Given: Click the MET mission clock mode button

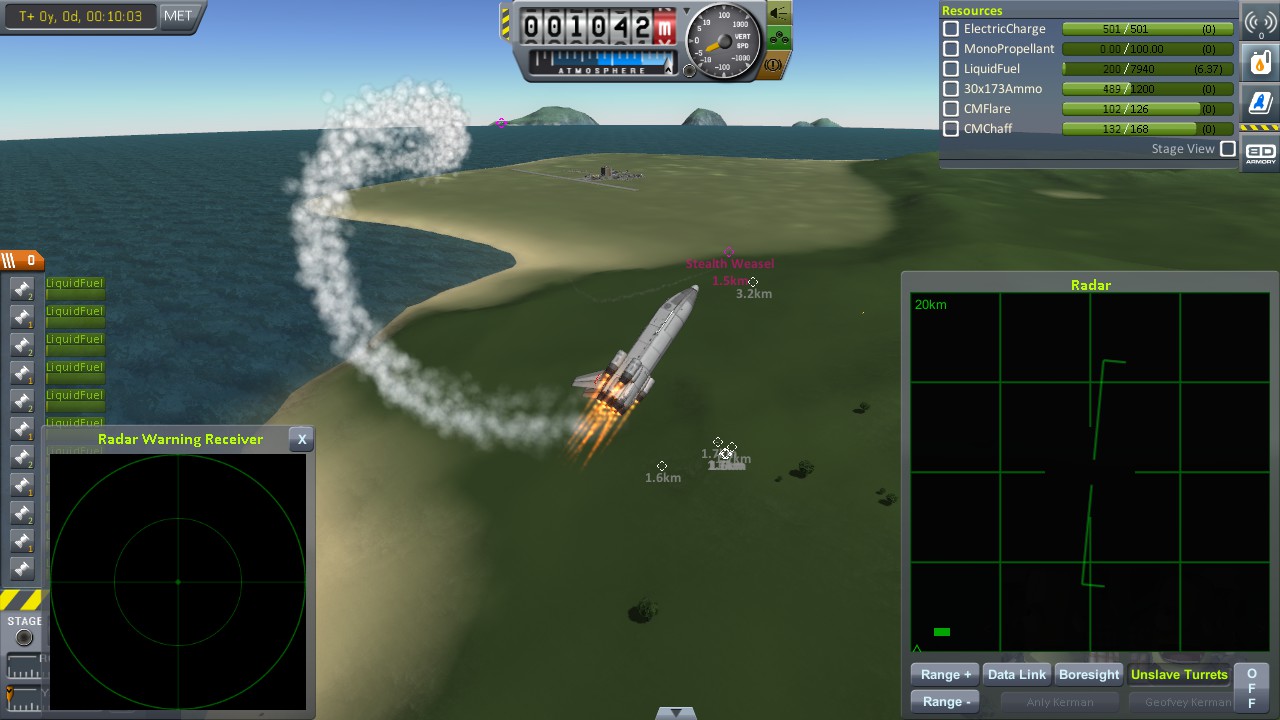Looking at the screenshot, I should click(178, 16).
